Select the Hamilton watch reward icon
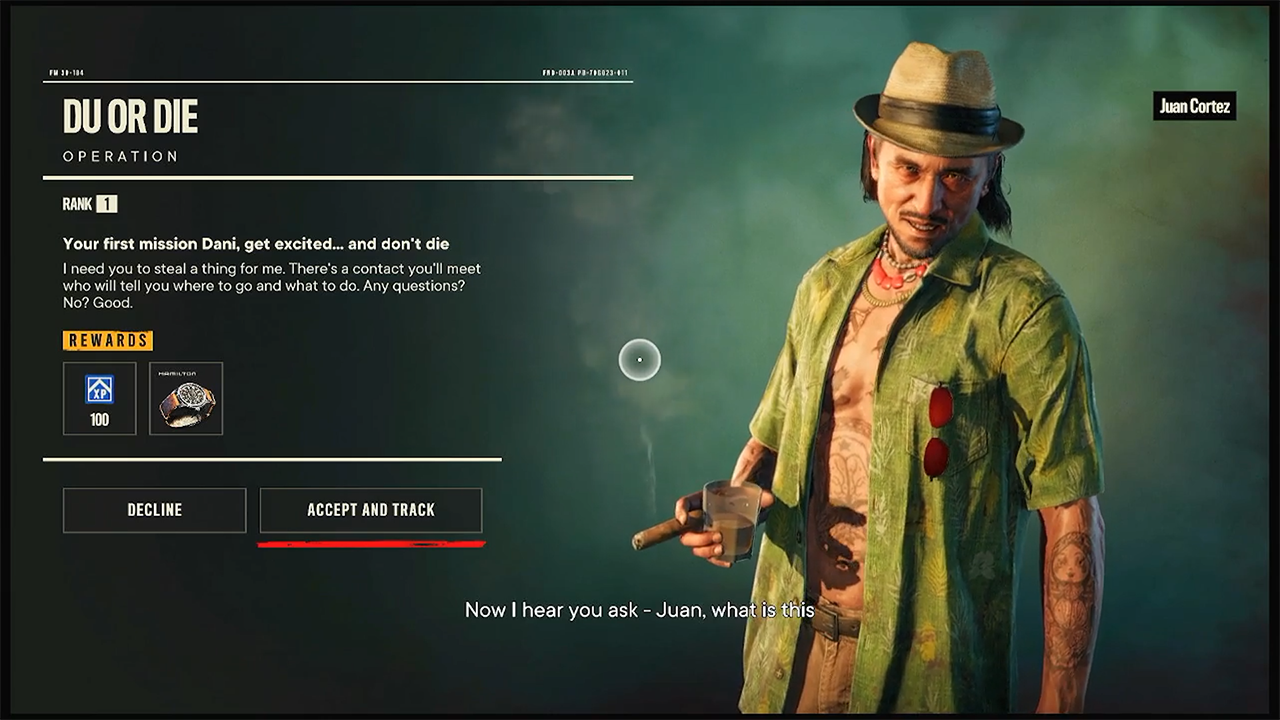1280x720 pixels. (186, 398)
